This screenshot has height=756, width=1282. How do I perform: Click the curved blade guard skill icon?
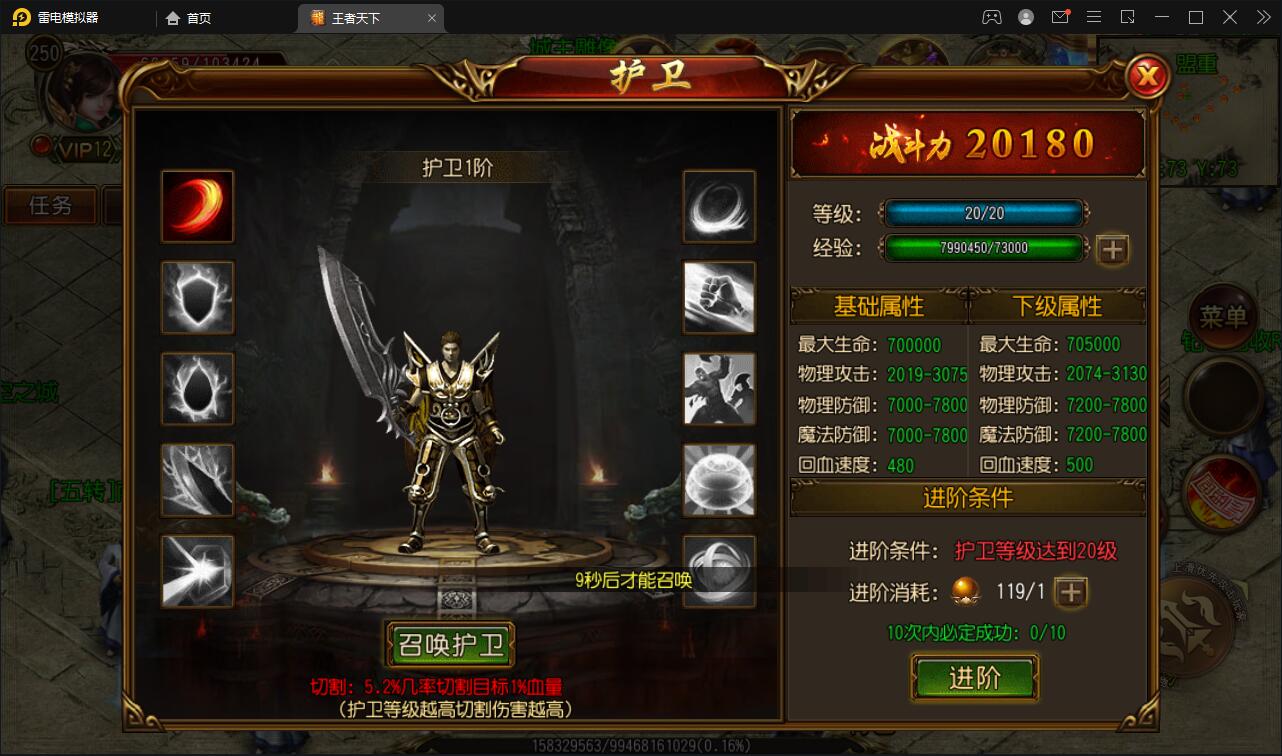coord(197,479)
